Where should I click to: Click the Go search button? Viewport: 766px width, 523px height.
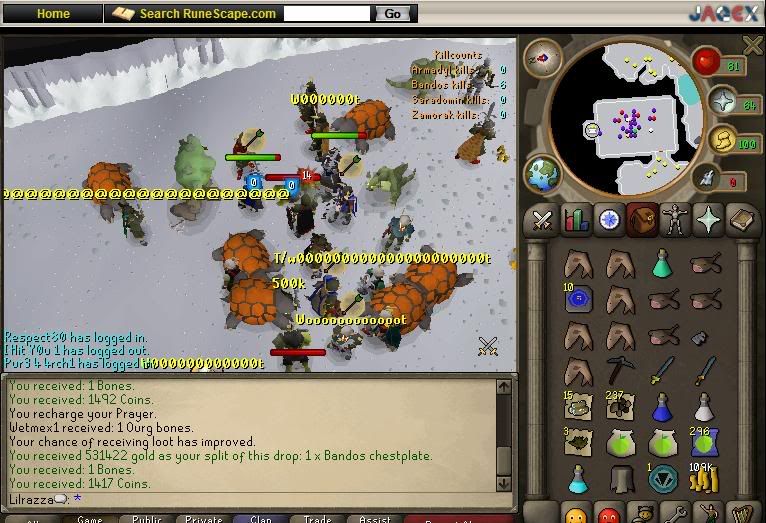point(392,14)
